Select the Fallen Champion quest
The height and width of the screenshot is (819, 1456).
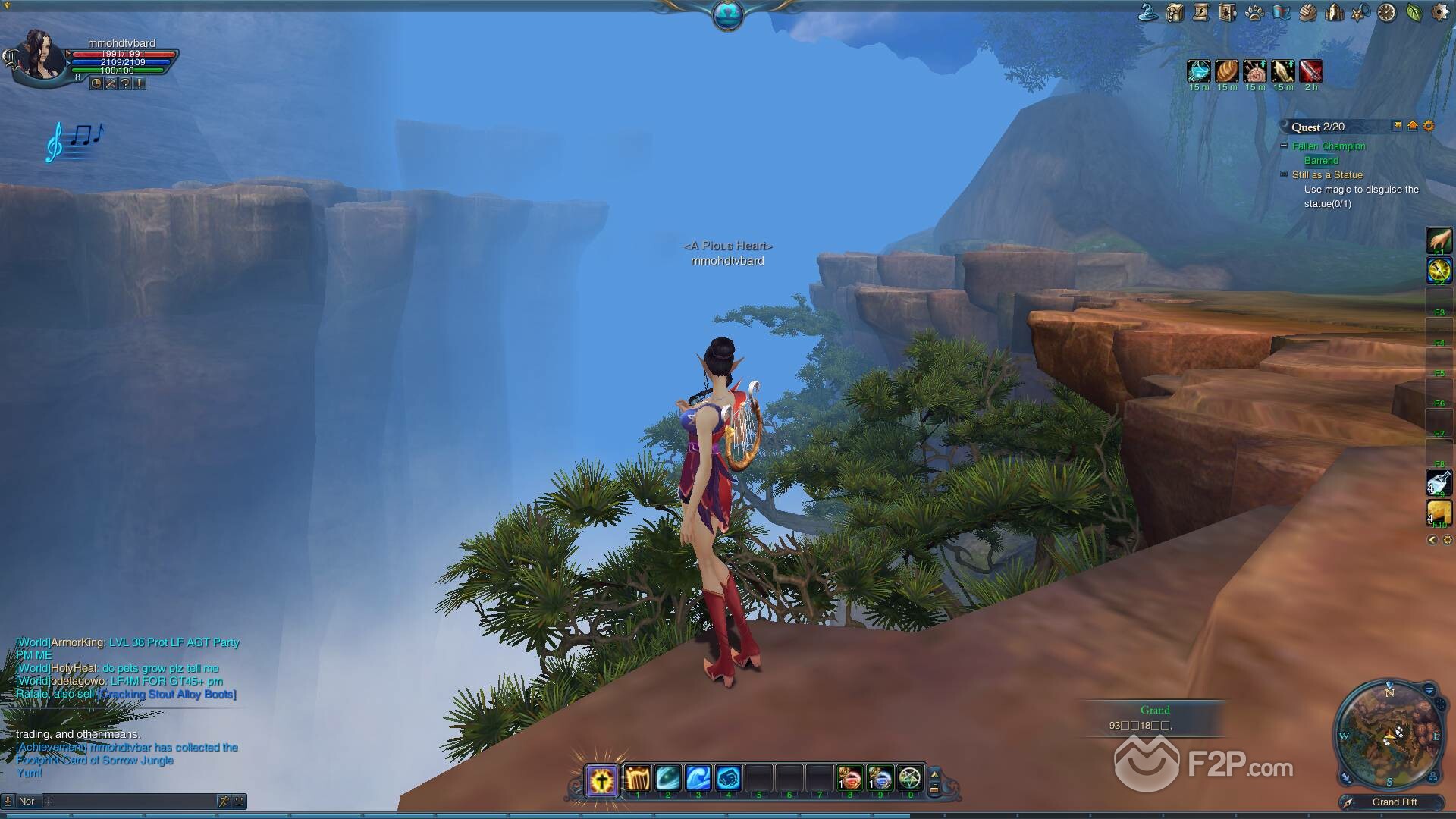pos(1329,146)
